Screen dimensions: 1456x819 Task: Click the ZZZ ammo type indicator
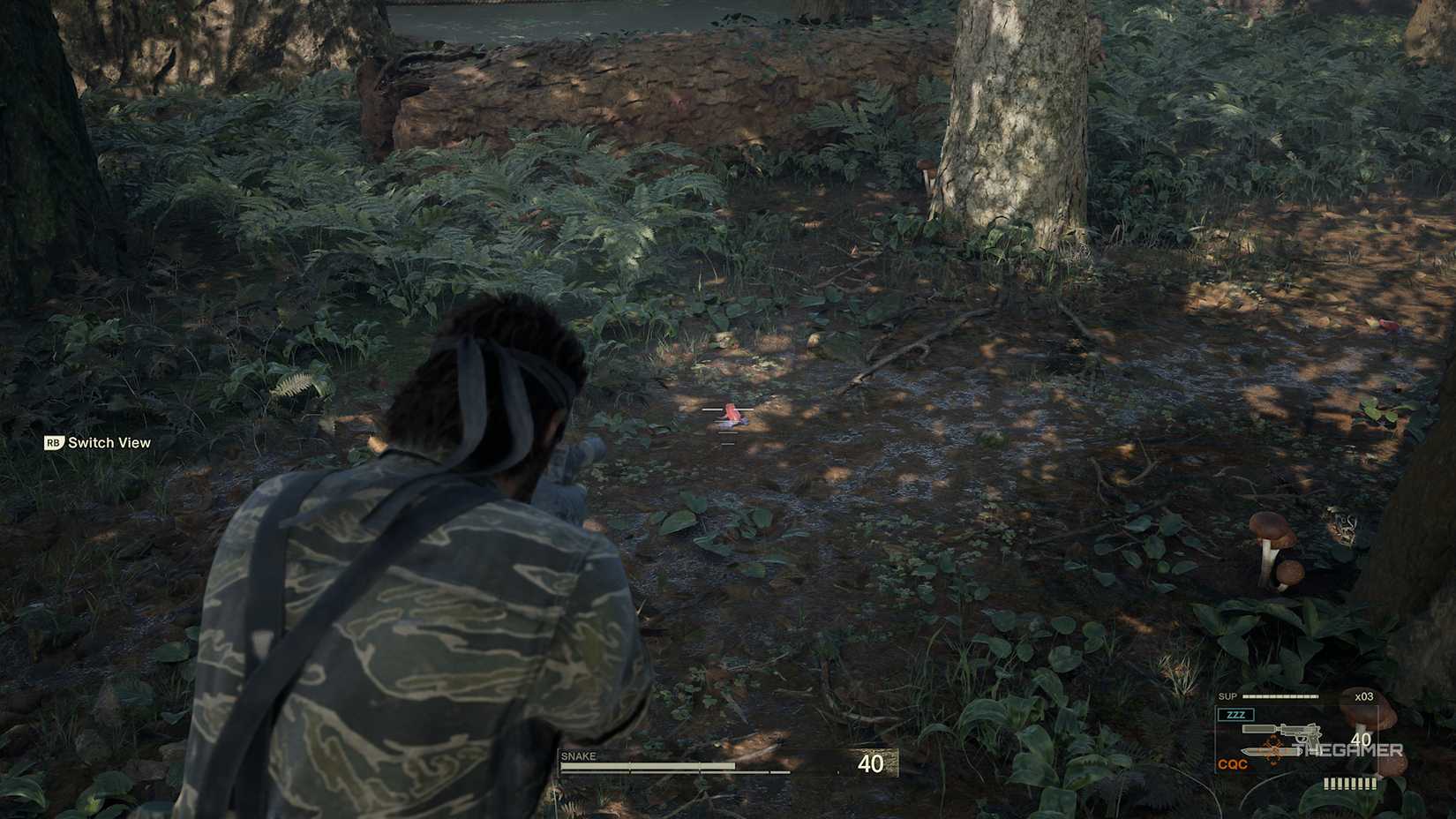click(1236, 715)
